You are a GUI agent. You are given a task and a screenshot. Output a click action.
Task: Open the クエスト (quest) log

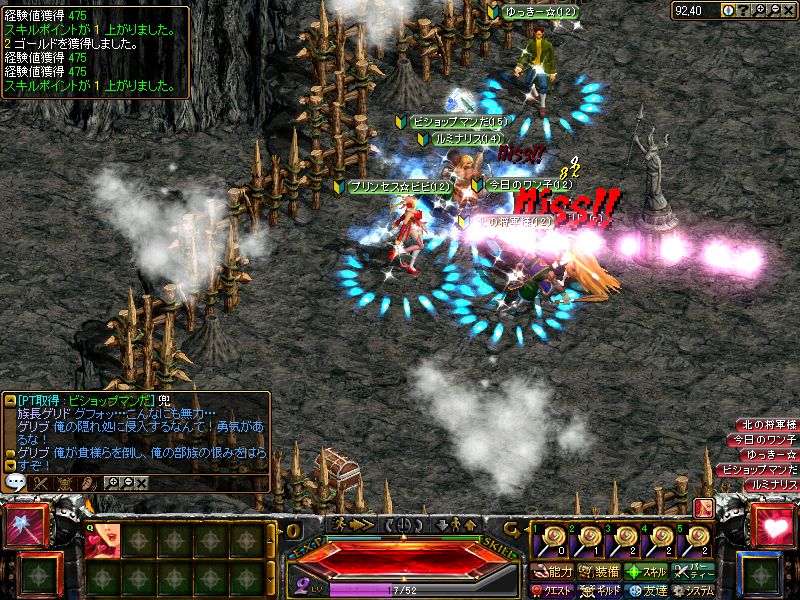551,591
